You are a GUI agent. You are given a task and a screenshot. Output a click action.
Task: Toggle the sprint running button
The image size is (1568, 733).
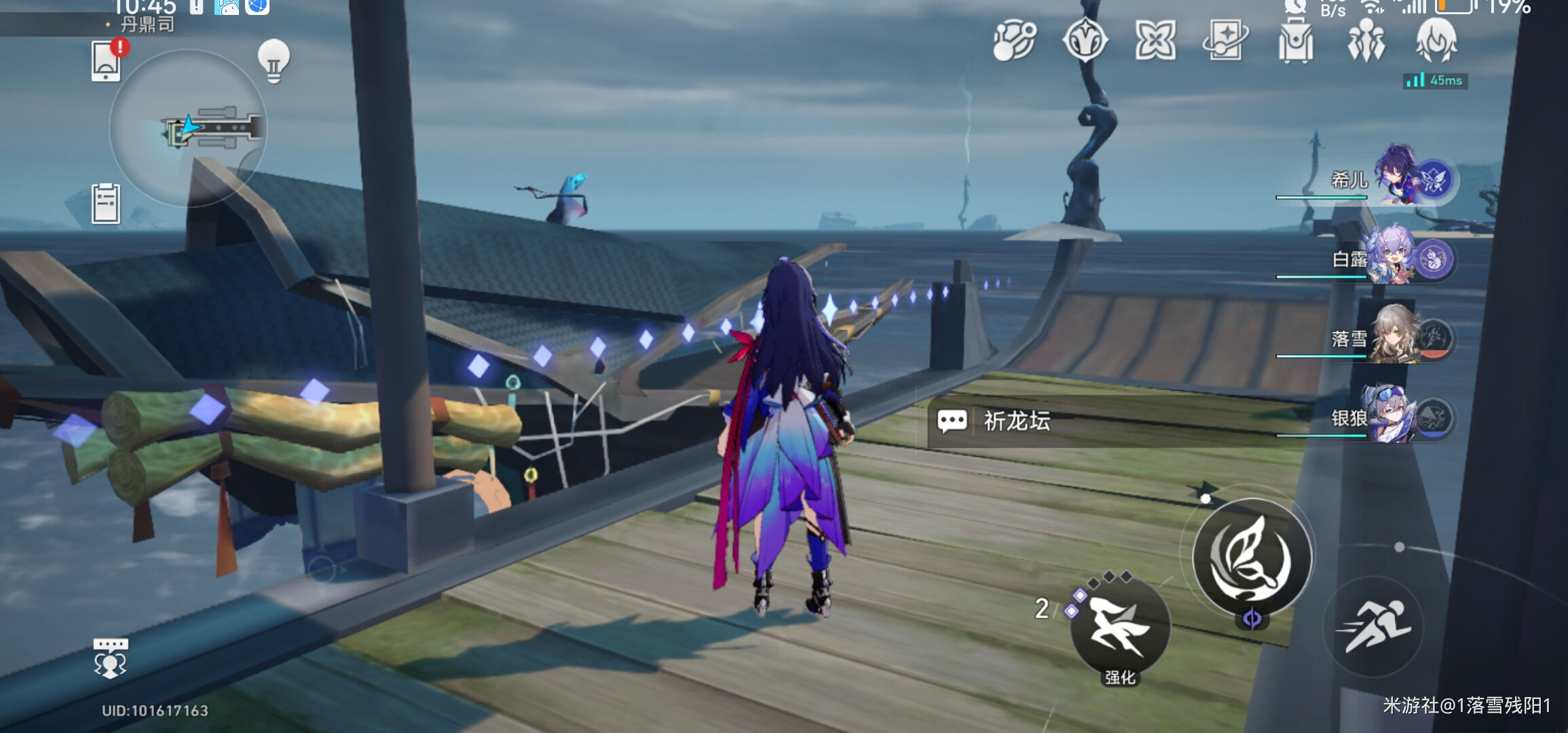(x=1374, y=626)
